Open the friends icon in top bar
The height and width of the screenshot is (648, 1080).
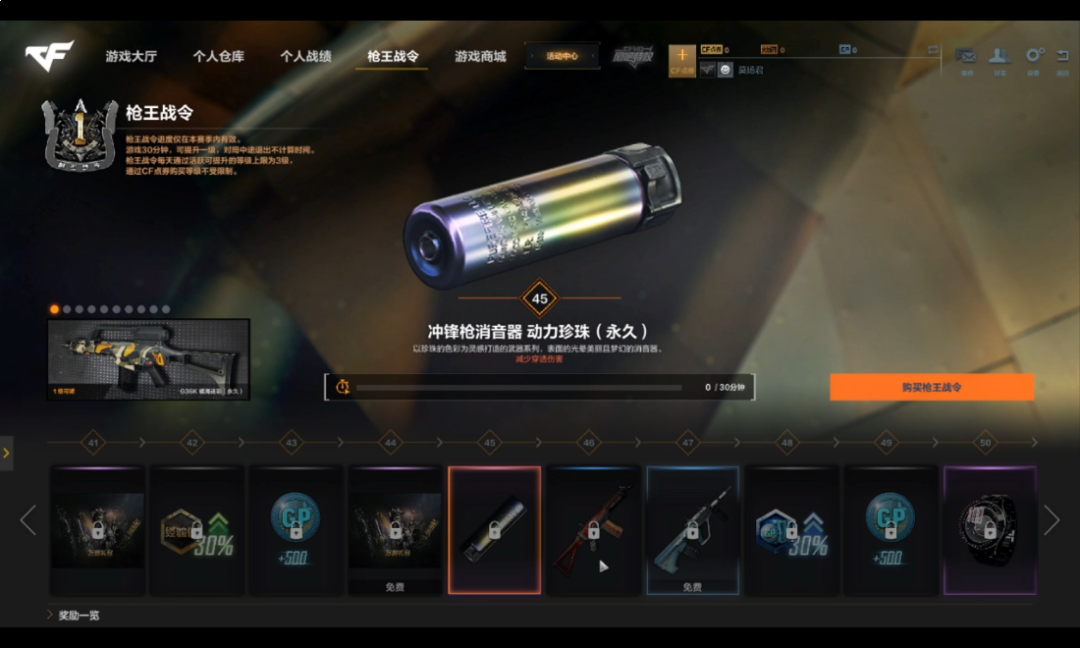tap(999, 57)
